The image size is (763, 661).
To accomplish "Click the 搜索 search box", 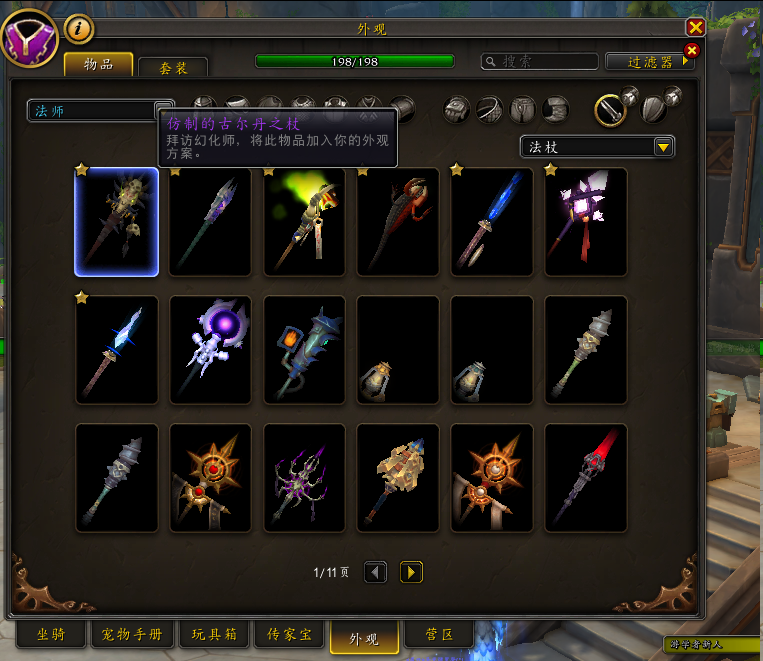I will click(540, 62).
